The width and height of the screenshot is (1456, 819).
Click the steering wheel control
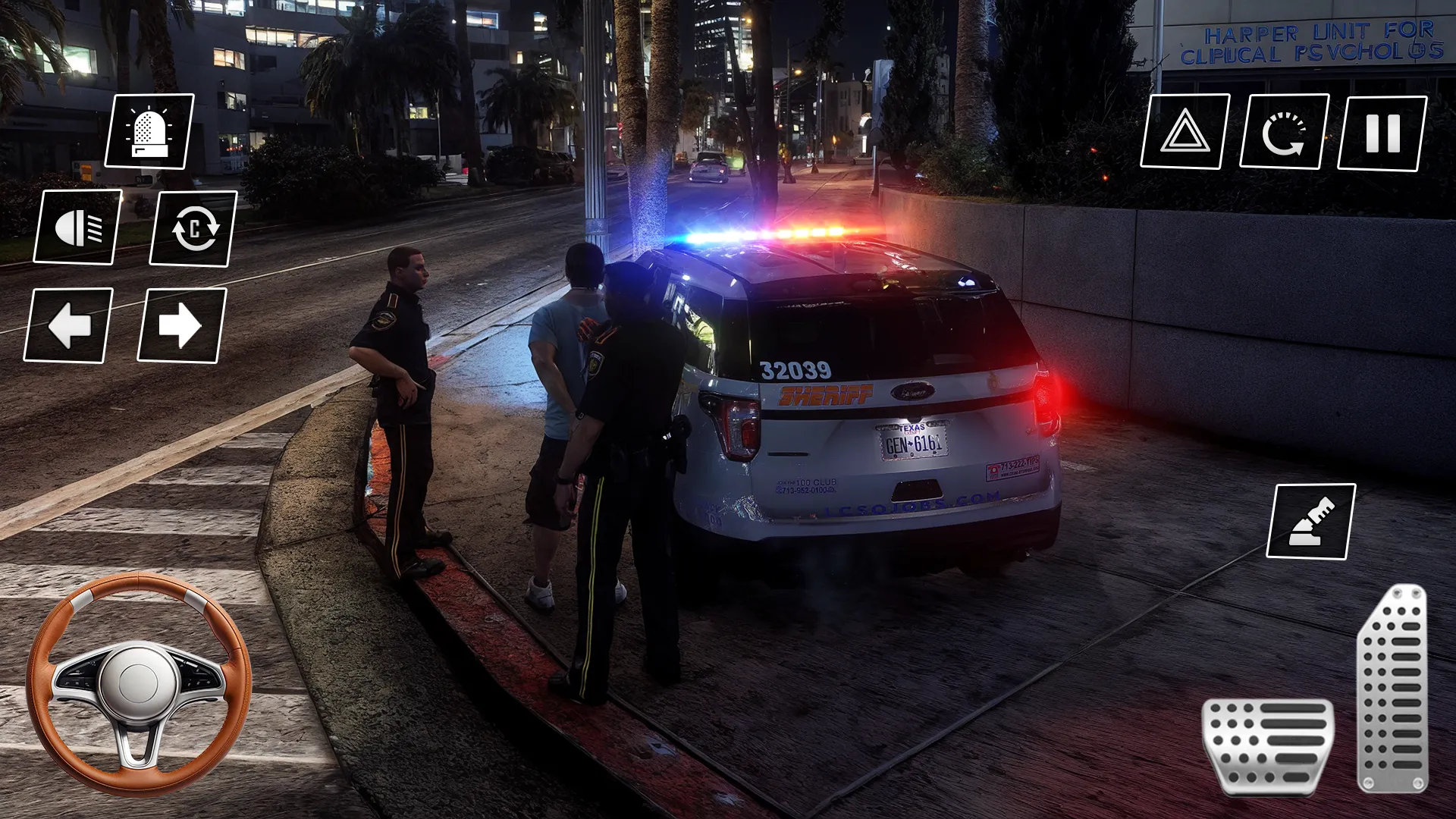[139, 684]
